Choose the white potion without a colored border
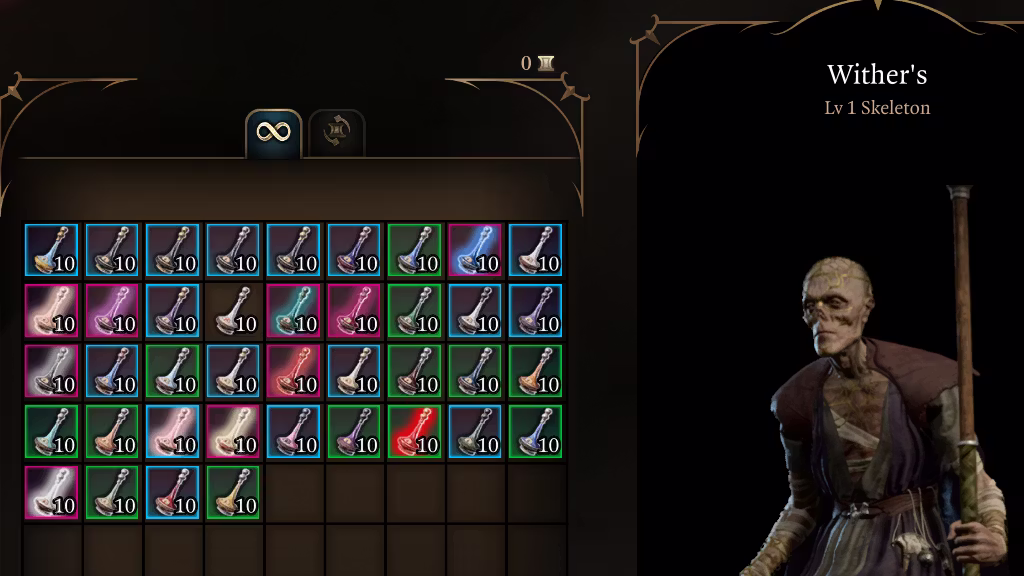1024x576 pixels. click(x=233, y=310)
